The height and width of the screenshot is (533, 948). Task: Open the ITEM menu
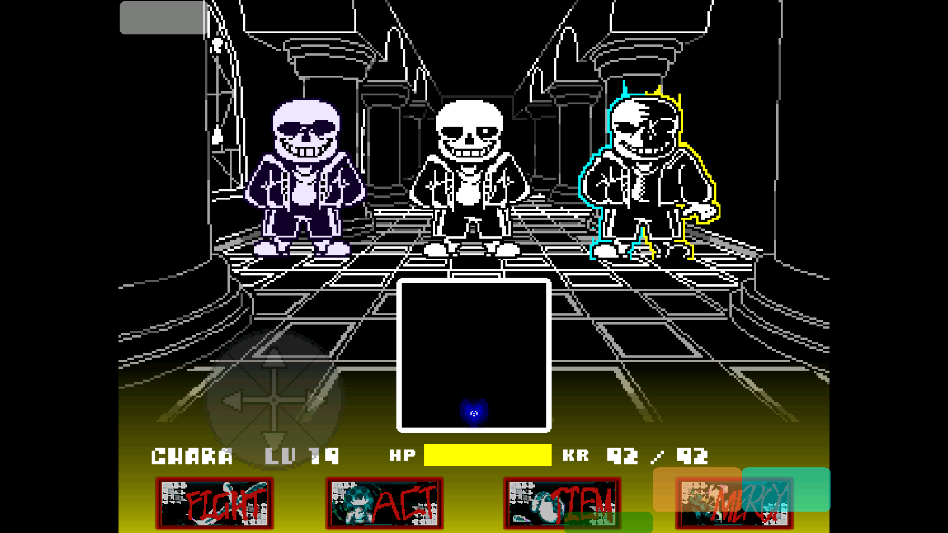coord(562,501)
